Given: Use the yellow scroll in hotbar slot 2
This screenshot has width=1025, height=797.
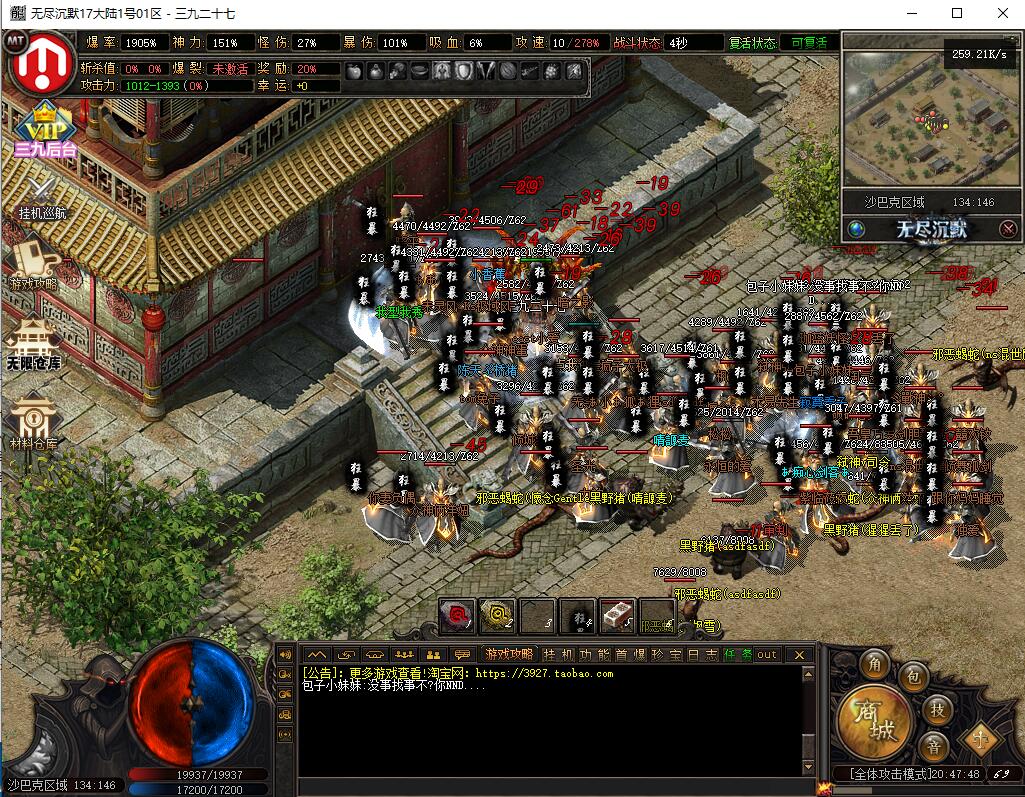Looking at the screenshot, I should [497, 616].
